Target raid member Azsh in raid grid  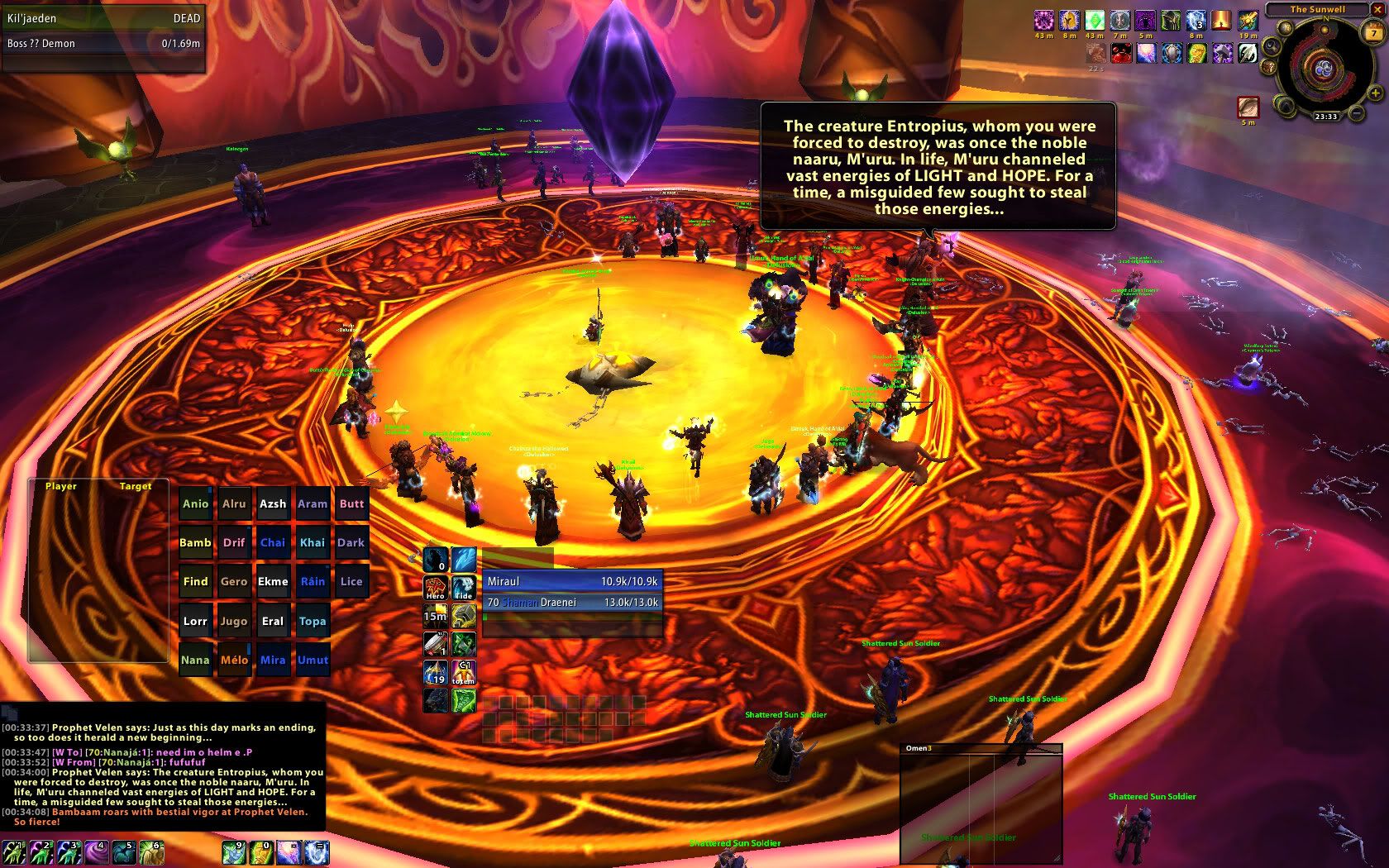pyautogui.click(x=273, y=504)
